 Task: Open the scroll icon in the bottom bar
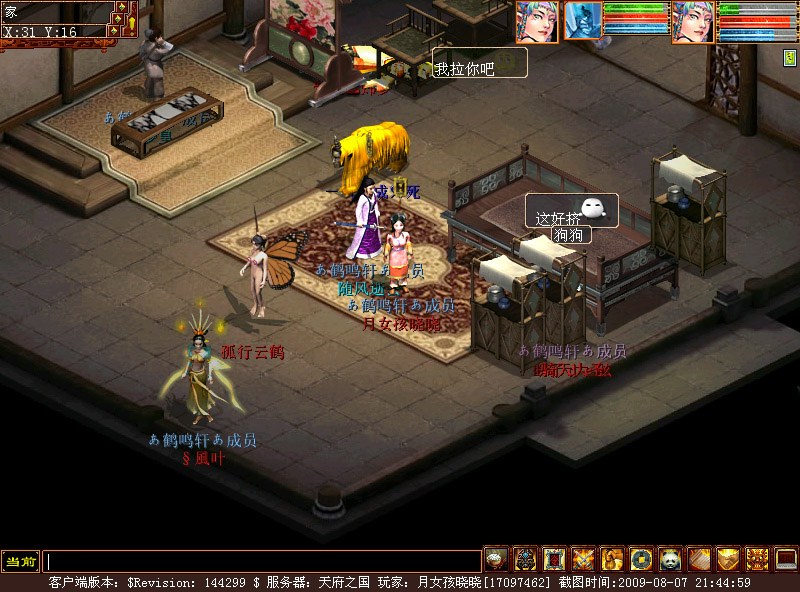[699, 560]
